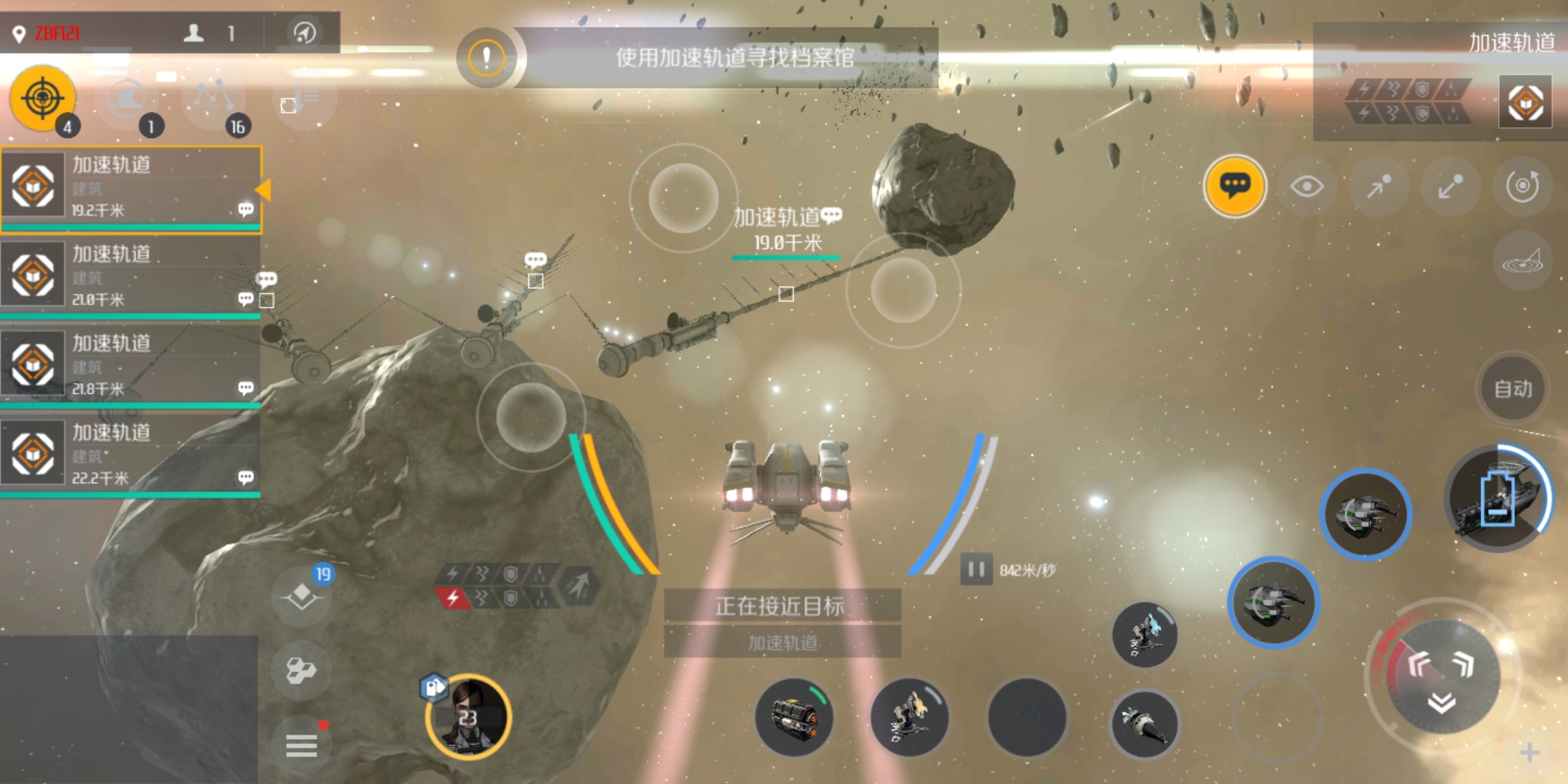
Task: Click the selected 加速轨道 target icon
Action: 1525,102
